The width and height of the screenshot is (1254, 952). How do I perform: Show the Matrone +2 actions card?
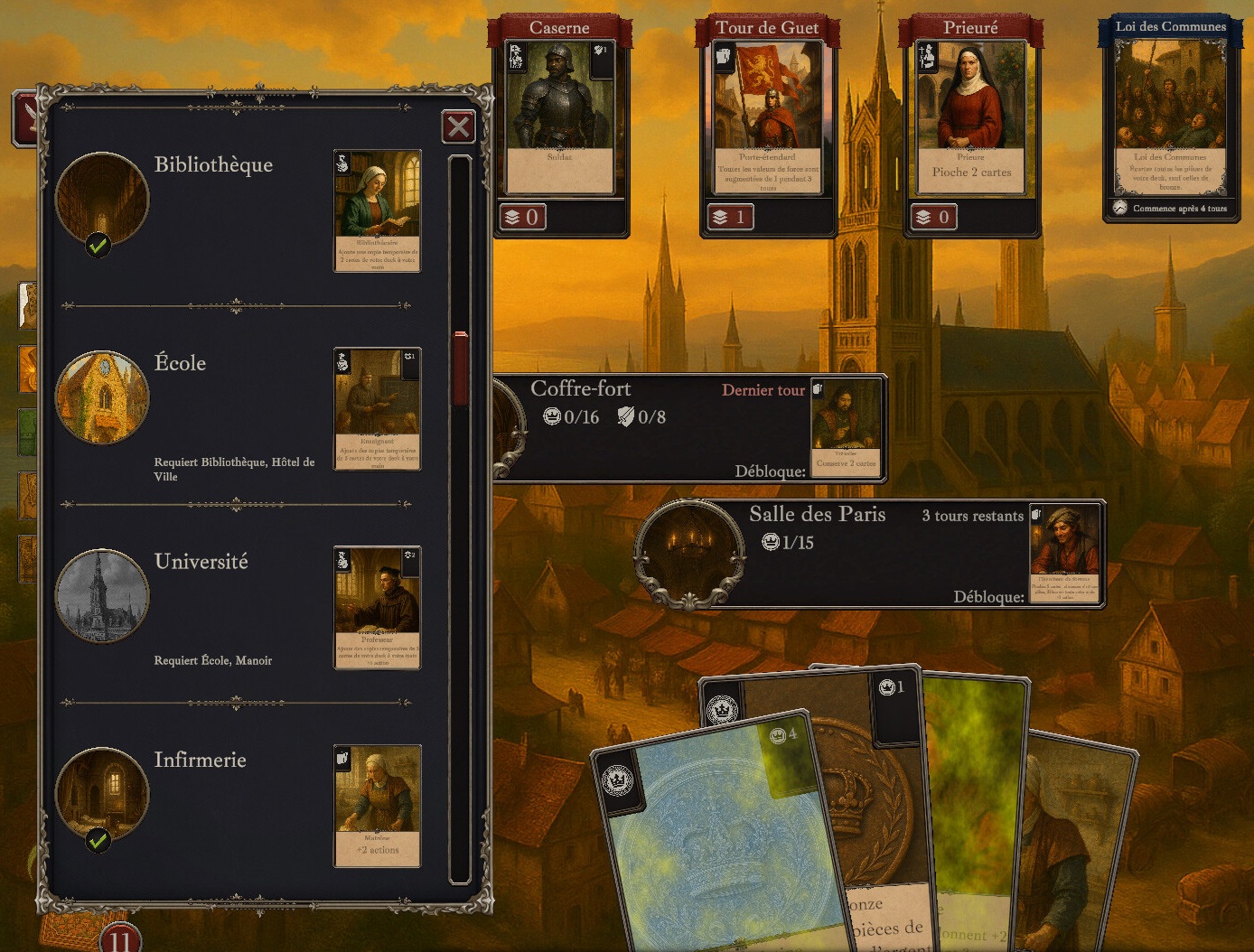(x=377, y=806)
